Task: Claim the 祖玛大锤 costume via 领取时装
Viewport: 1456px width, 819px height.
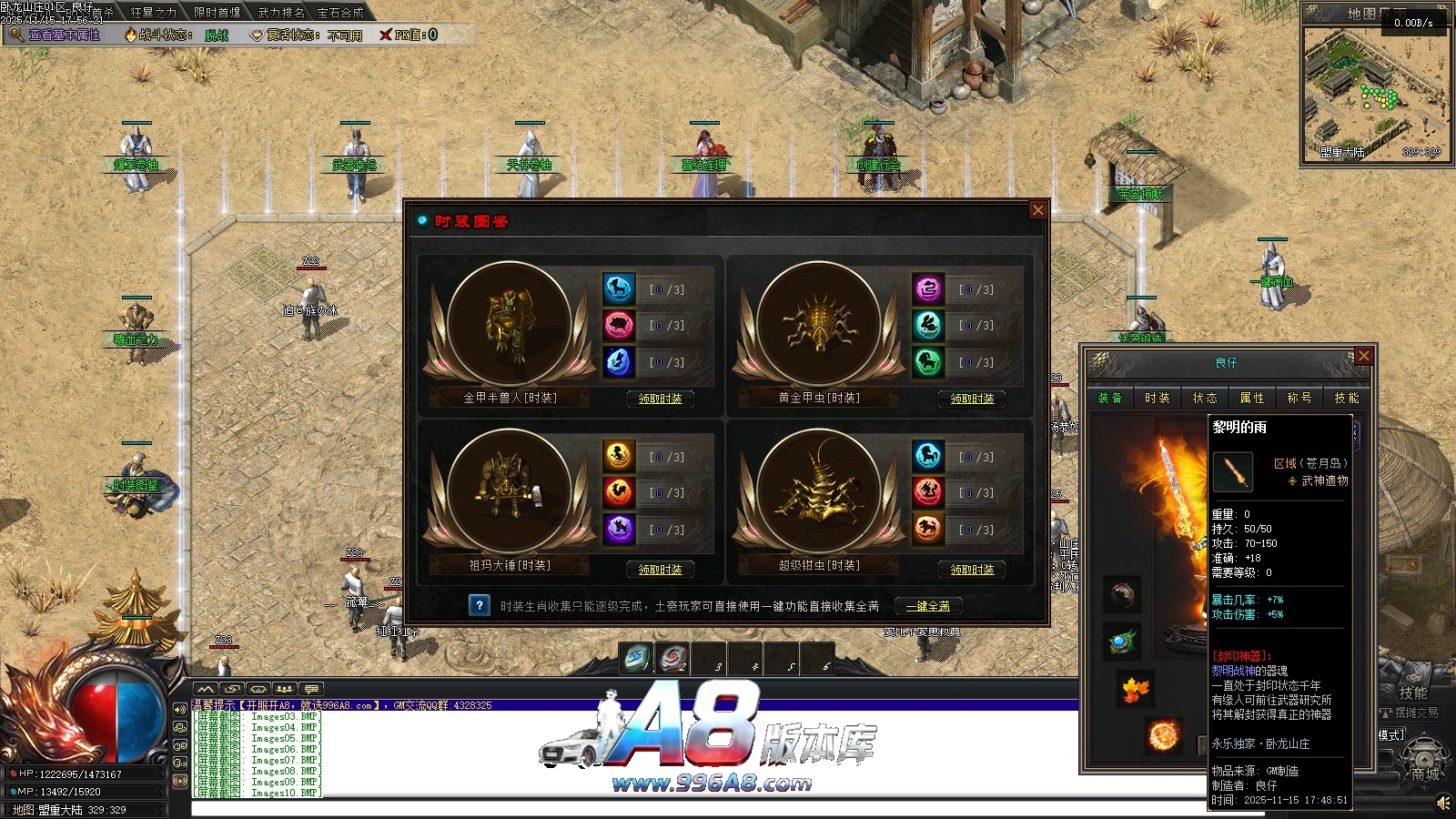Action: [x=660, y=570]
